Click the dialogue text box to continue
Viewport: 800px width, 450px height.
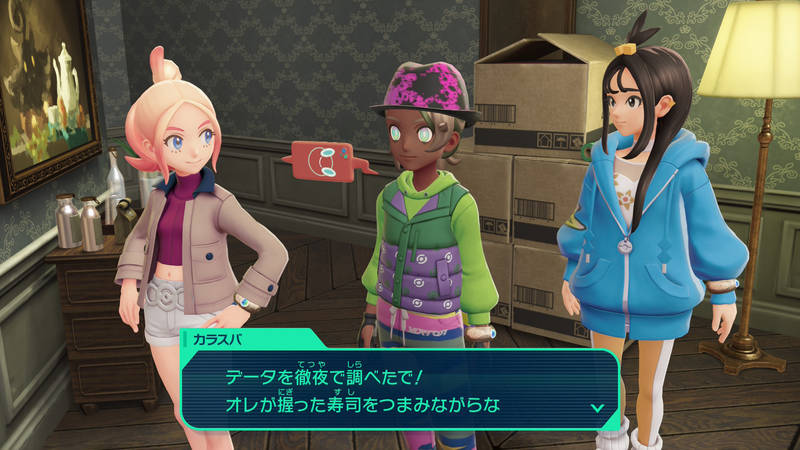[x=400, y=389]
